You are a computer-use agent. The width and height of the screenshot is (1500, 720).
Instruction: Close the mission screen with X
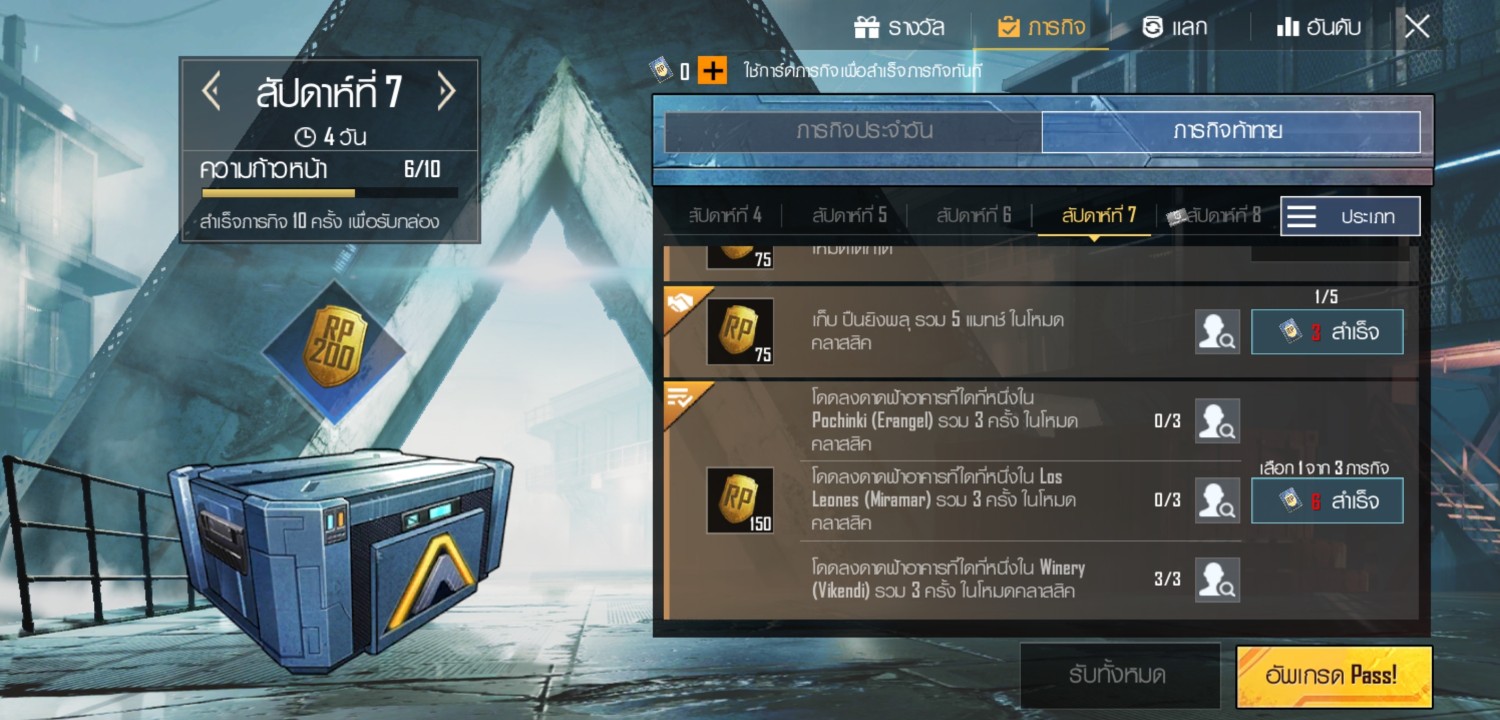(x=1417, y=27)
